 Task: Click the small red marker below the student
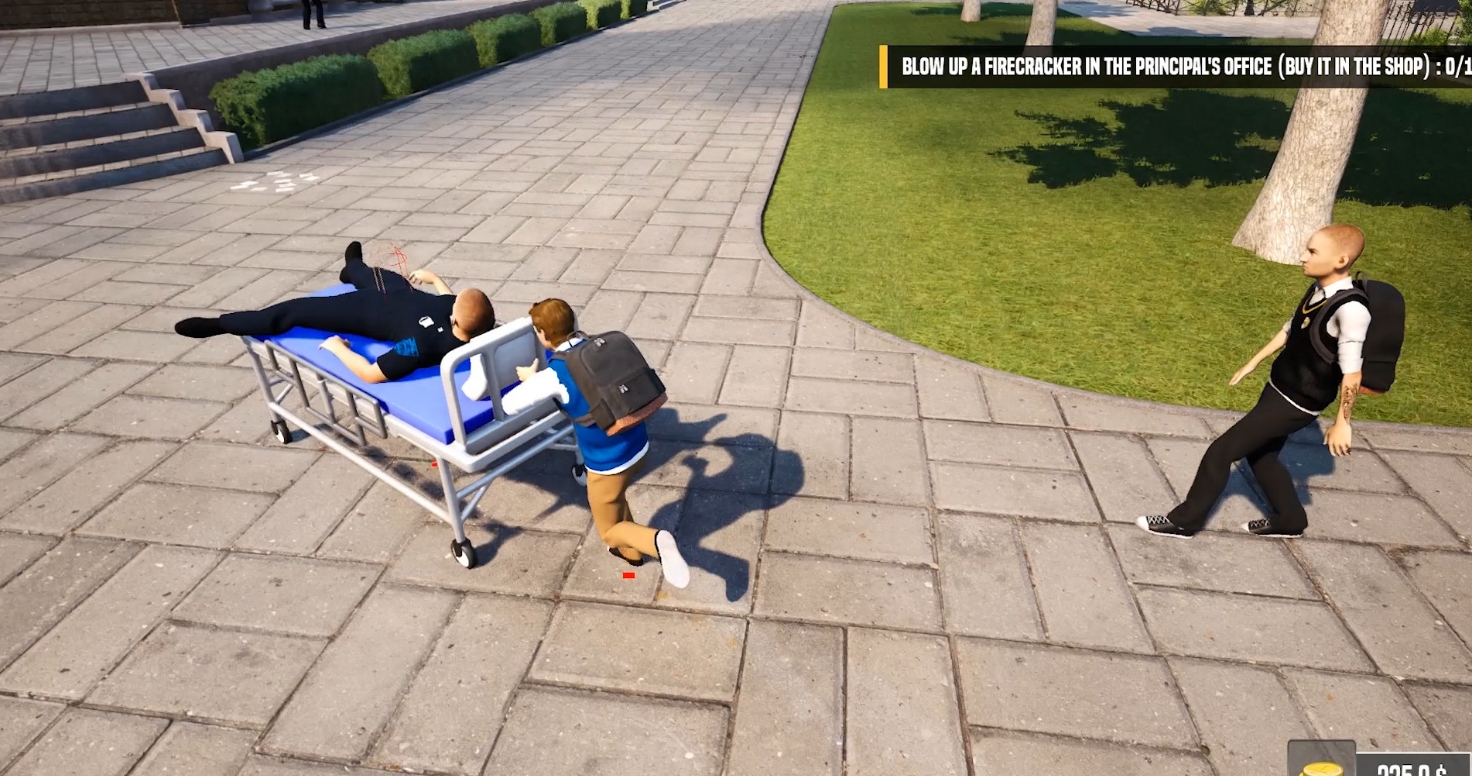coord(627,575)
